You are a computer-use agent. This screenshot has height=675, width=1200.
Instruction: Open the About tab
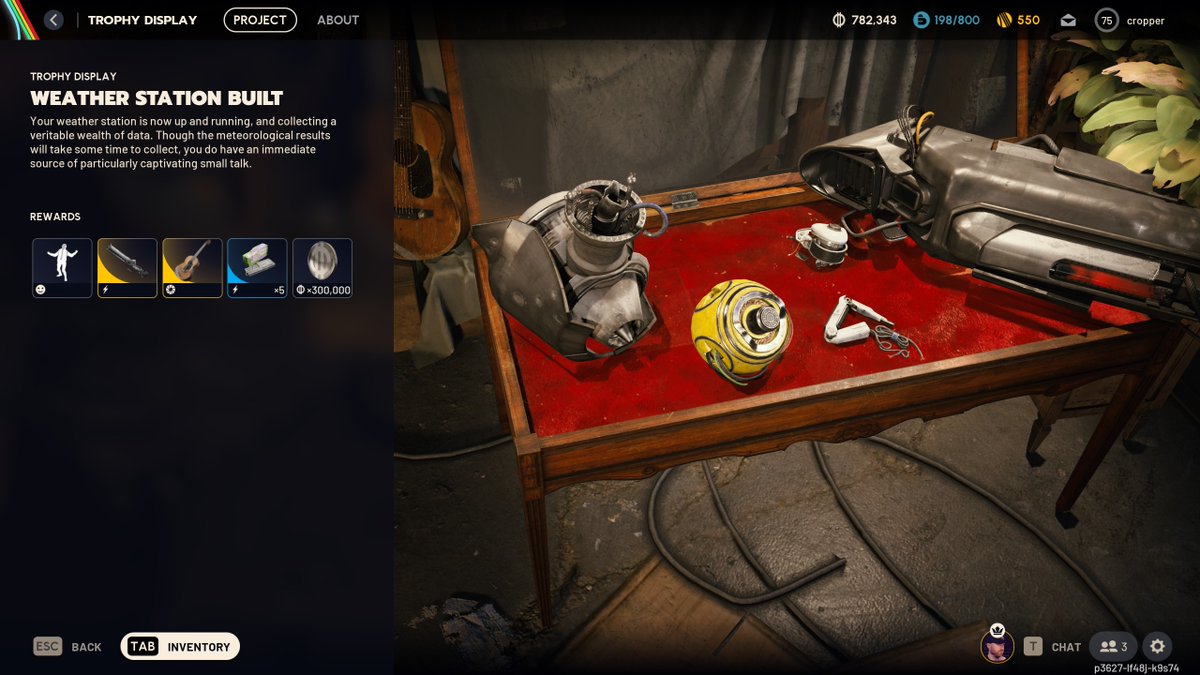pyautogui.click(x=338, y=20)
